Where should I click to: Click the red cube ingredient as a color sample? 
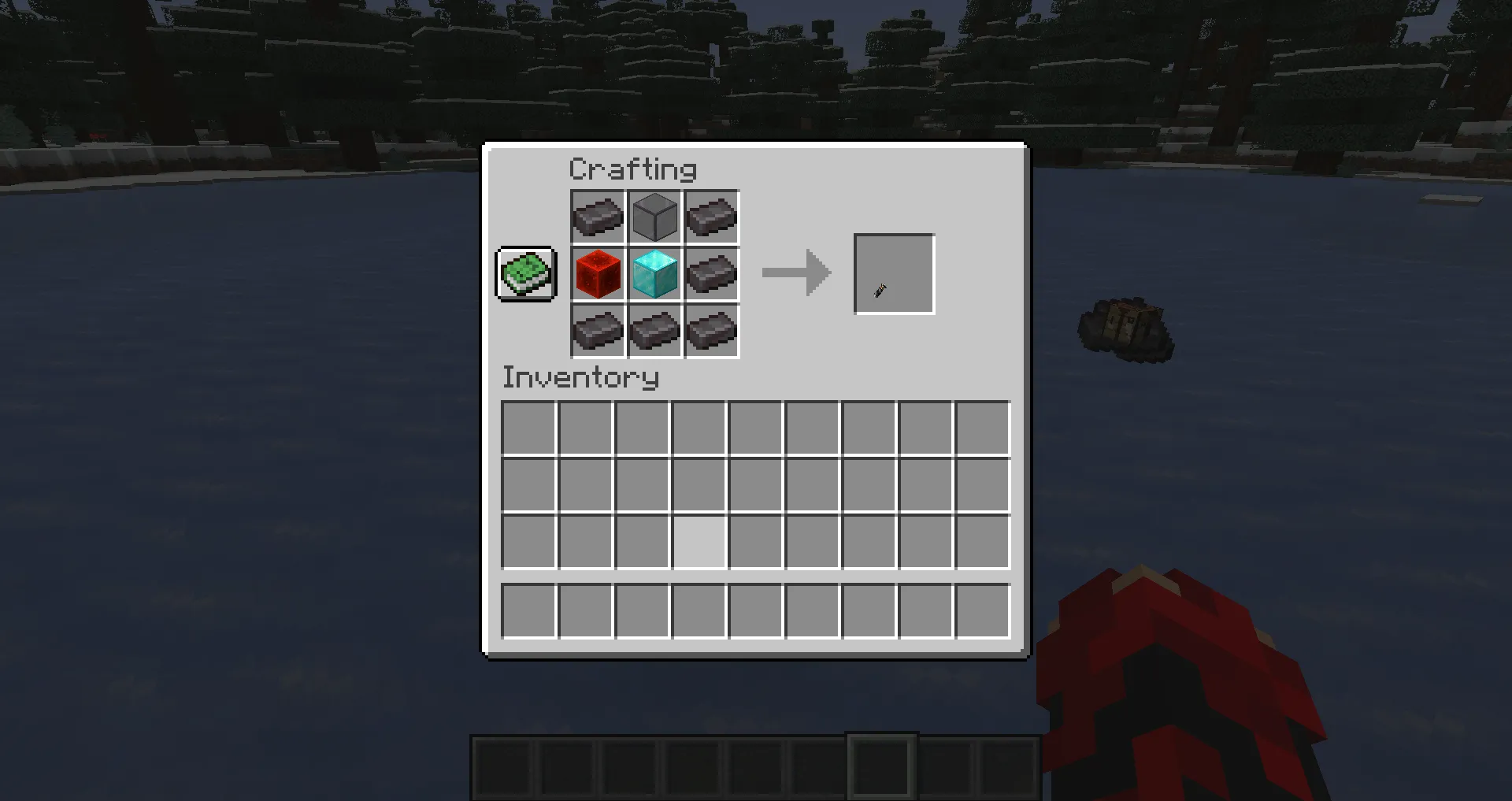click(598, 274)
